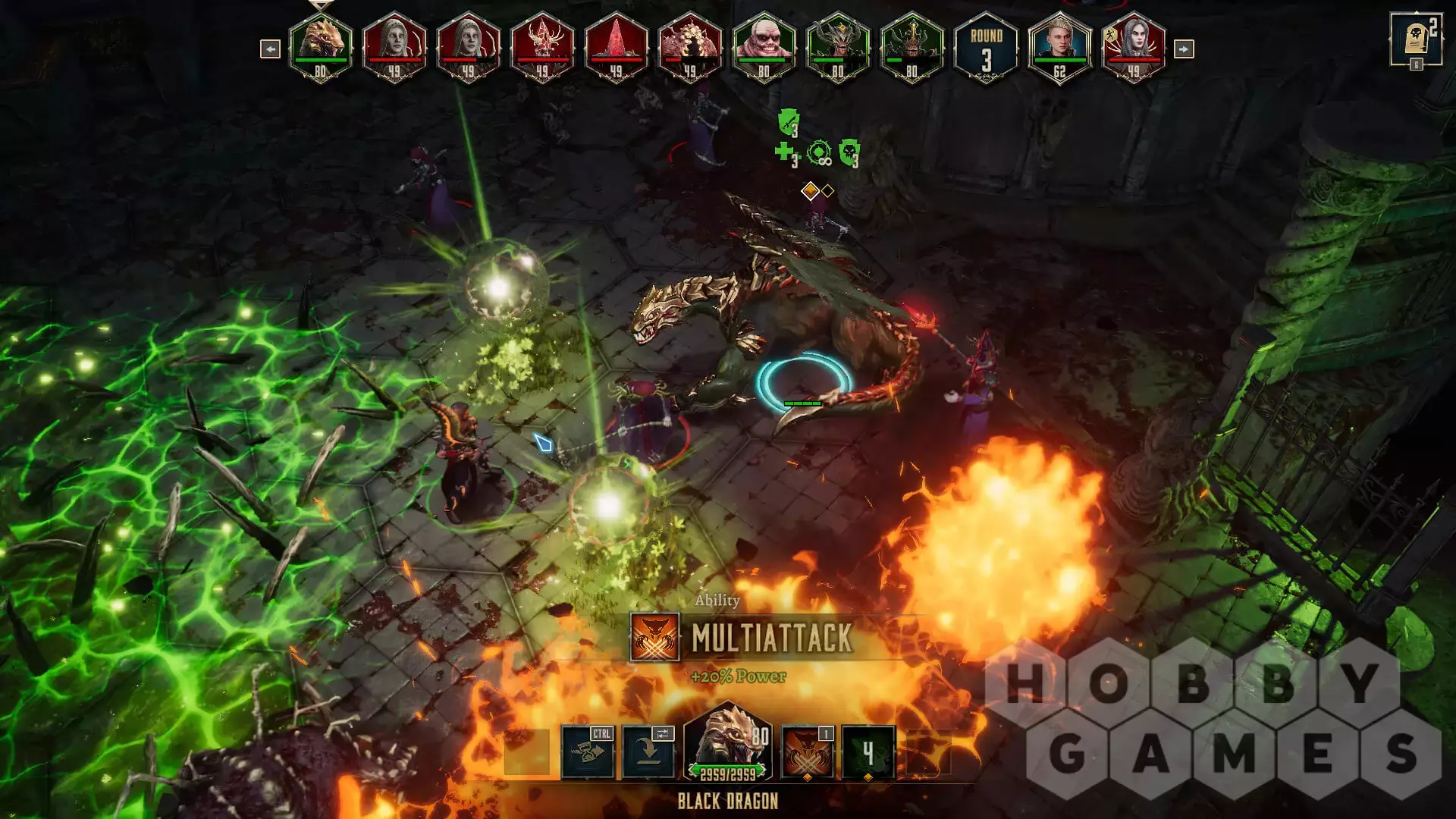The height and width of the screenshot is (819, 1456).
Task: Select the bald ogre turn portrait
Action: 764,45
